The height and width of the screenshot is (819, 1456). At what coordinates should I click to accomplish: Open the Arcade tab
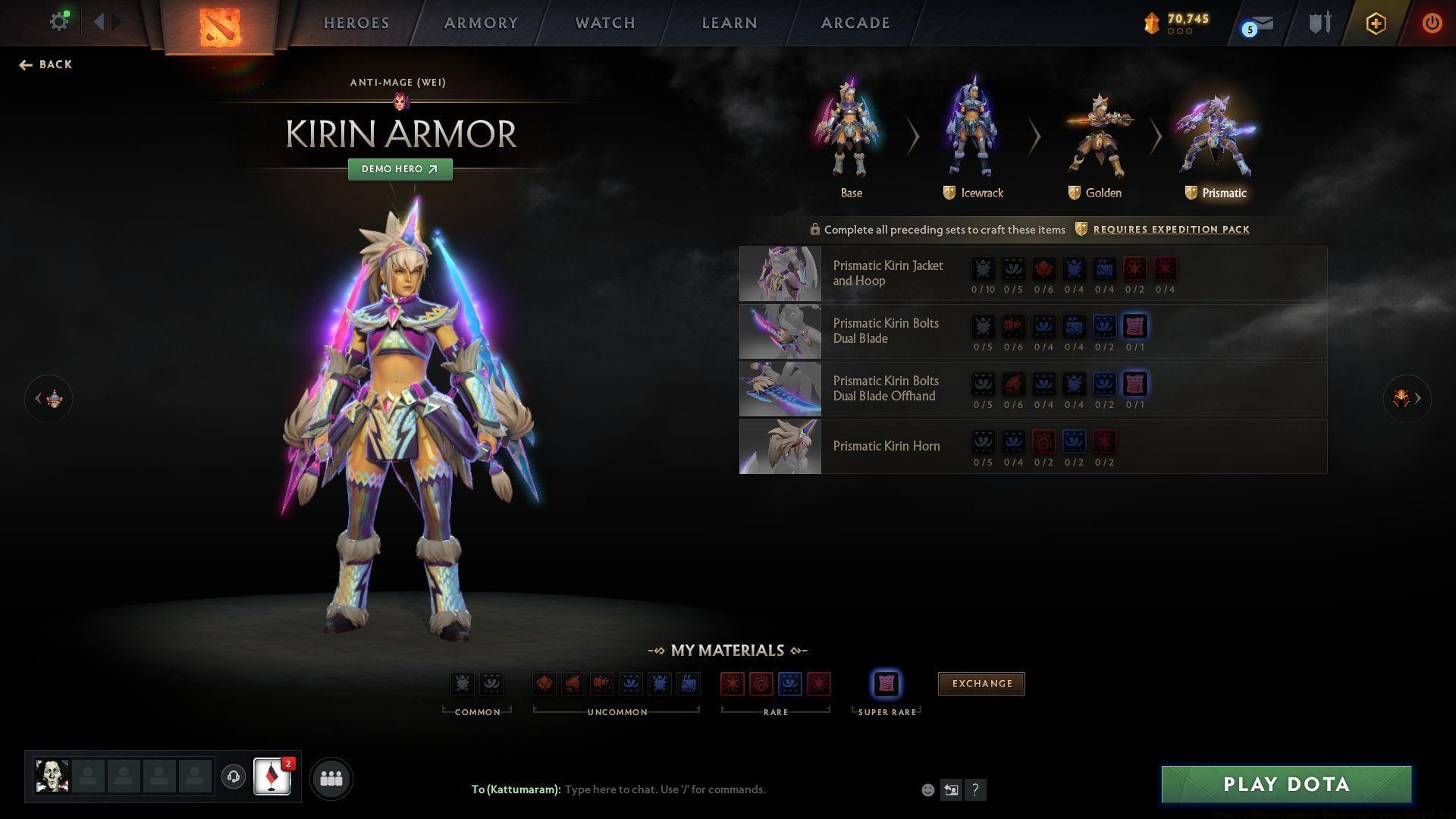point(855,23)
